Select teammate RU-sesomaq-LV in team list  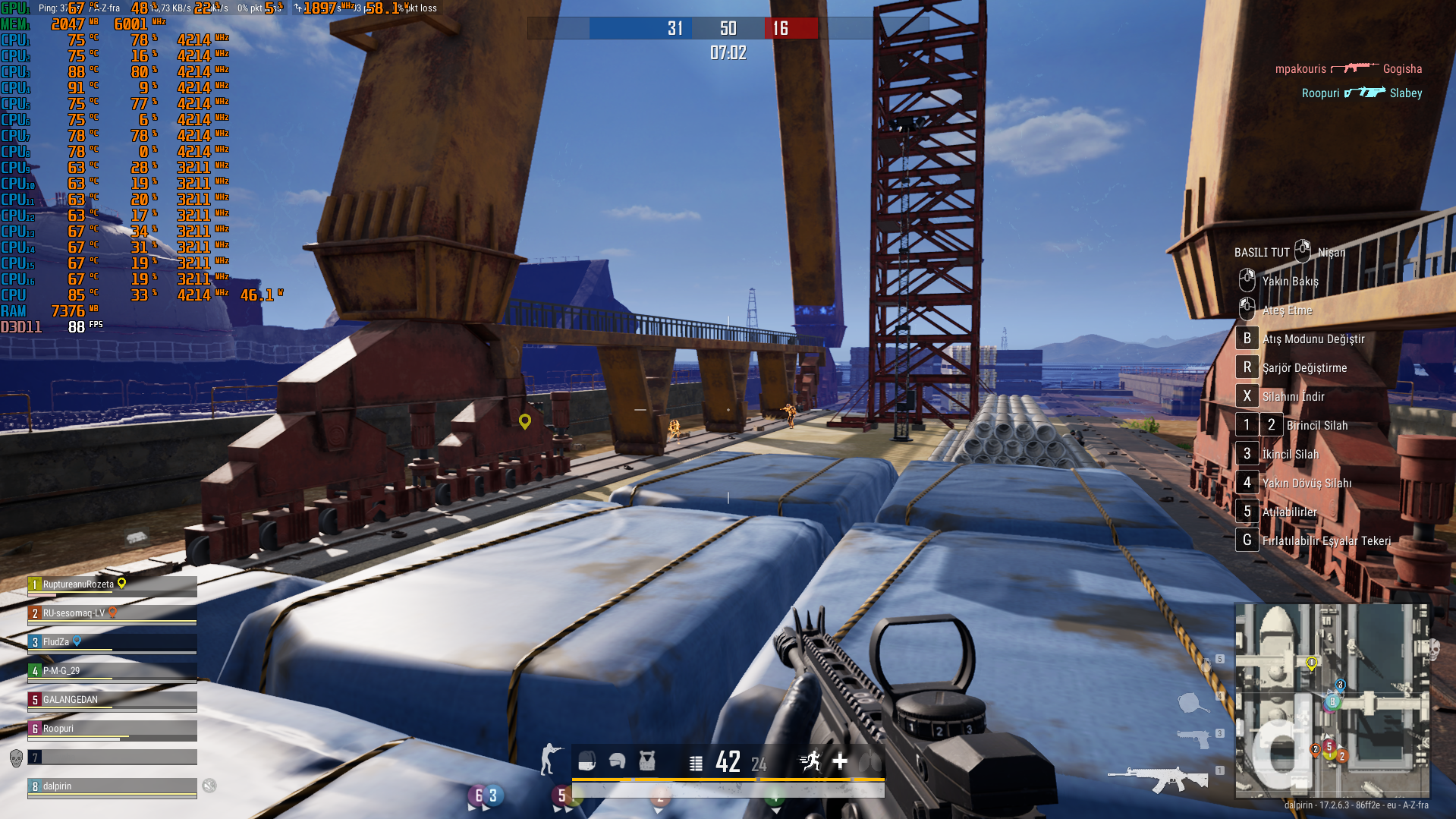pyautogui.click(x=112, y=613)
